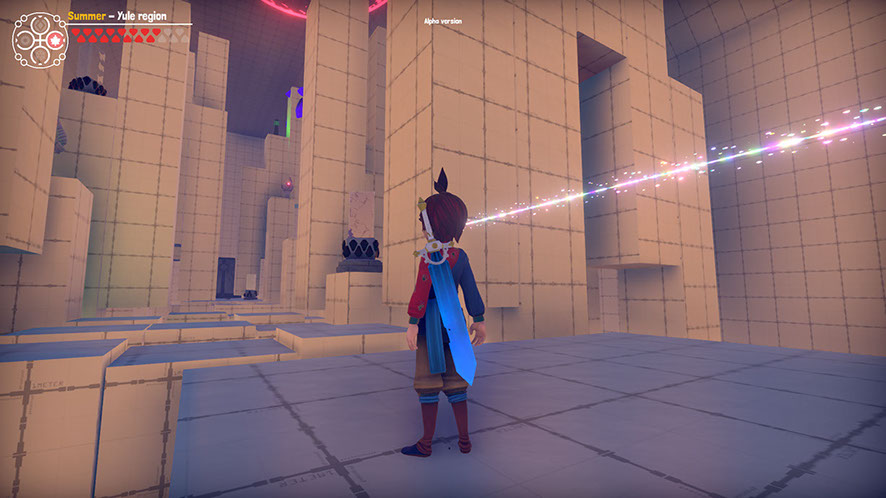
Task: Click the circular season wheel emblem
Action: pos(39,39)
